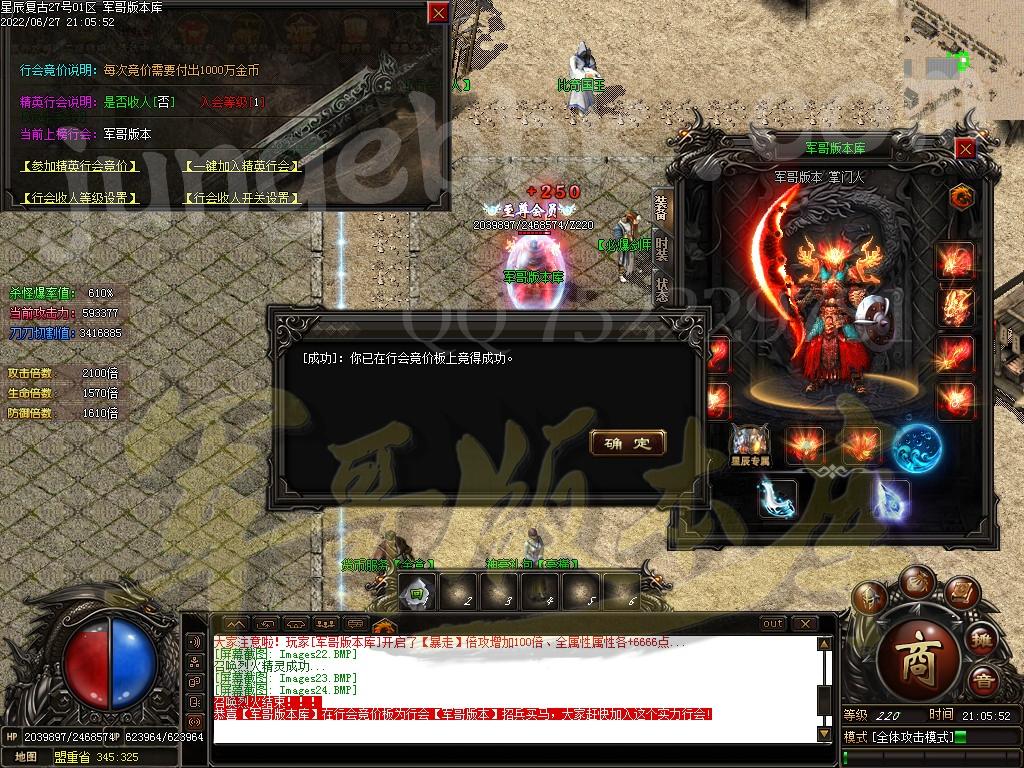Close the guild bidding panel
1024x768 pixels.
coord(438,13)
